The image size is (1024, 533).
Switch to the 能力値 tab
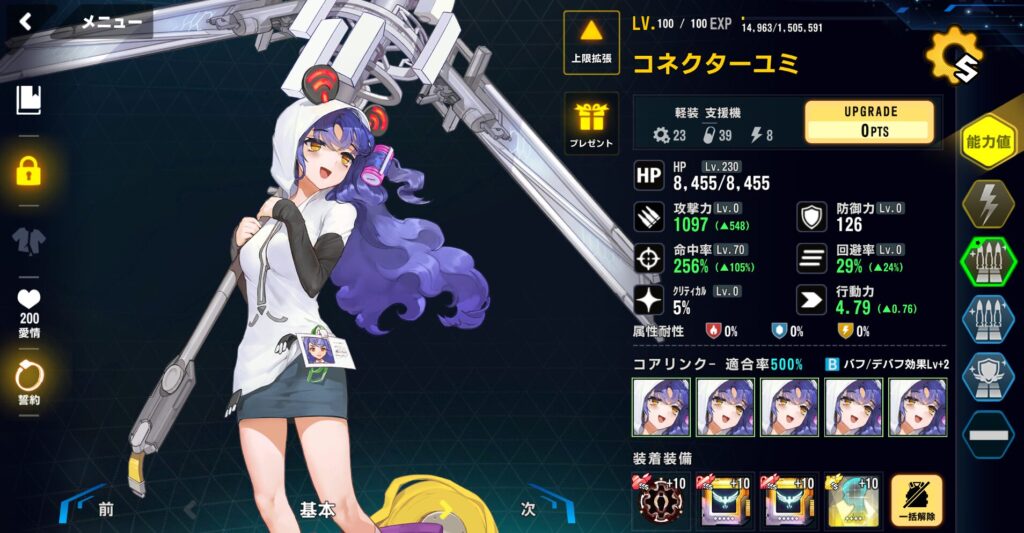pyautogui.click(x=987, y=142)
